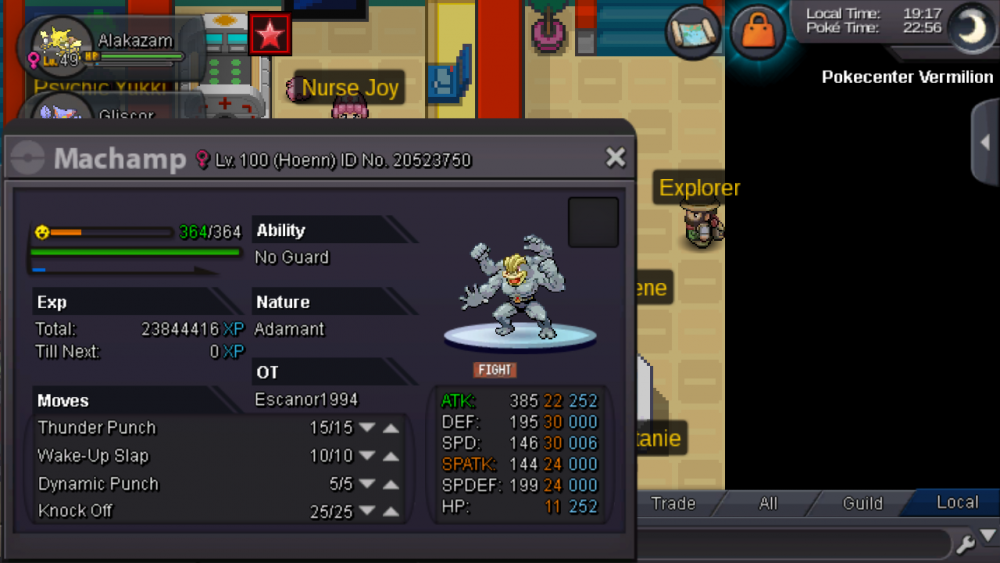Switch to the All chat tab
The image size is (1000, 563).
pos(768,503)
